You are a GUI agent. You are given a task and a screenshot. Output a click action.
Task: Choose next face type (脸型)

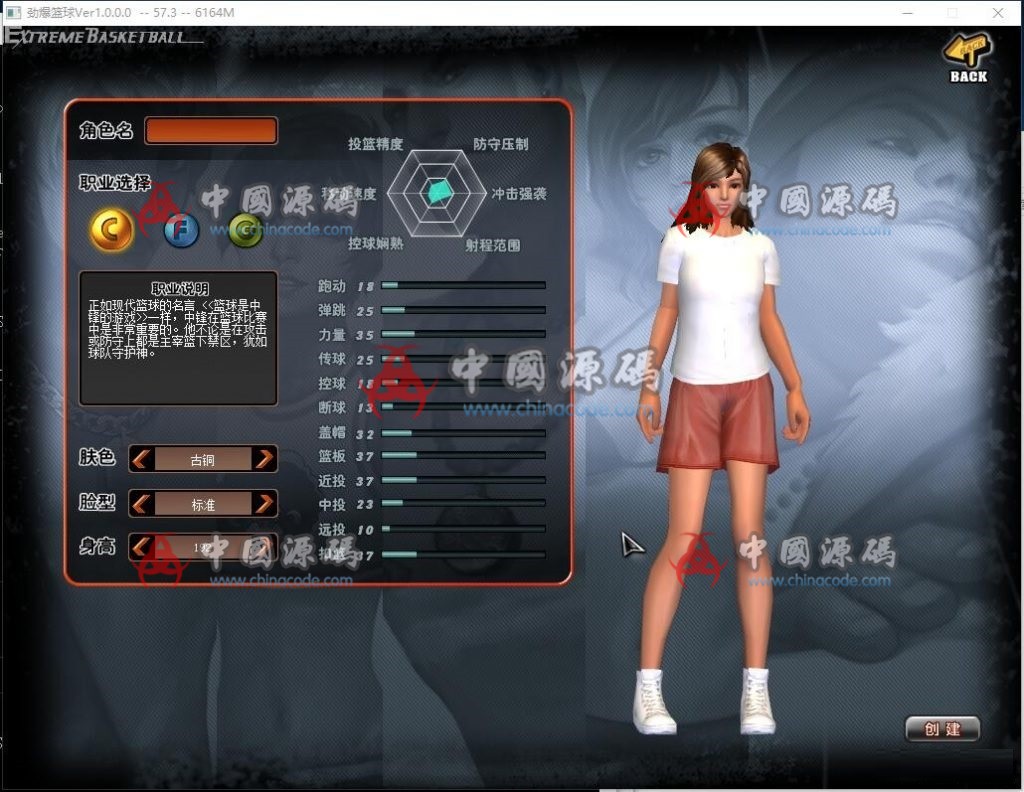pos(264,503)
